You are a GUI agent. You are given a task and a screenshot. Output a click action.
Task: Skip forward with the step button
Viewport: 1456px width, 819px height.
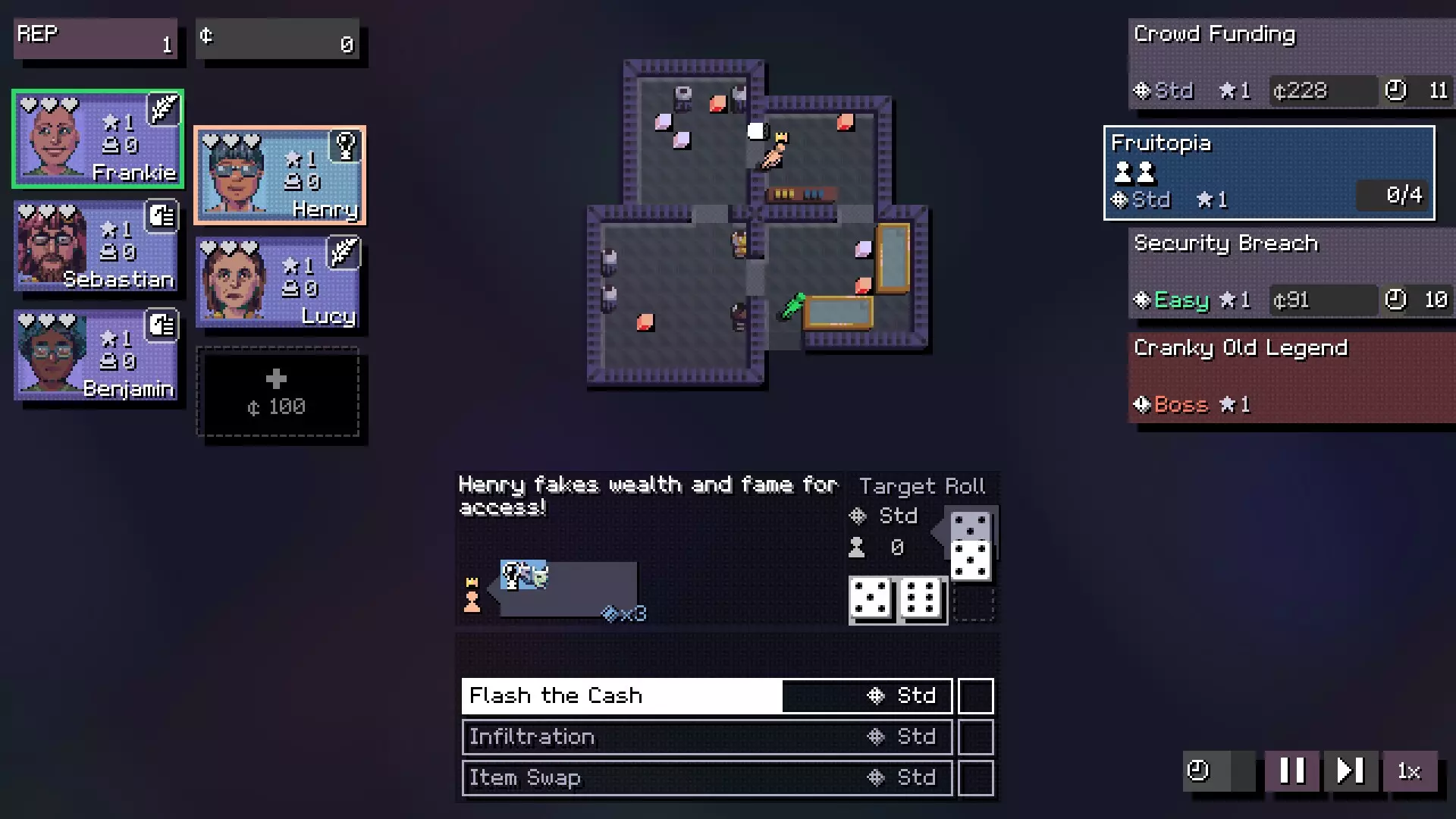tap(1350, 771)
